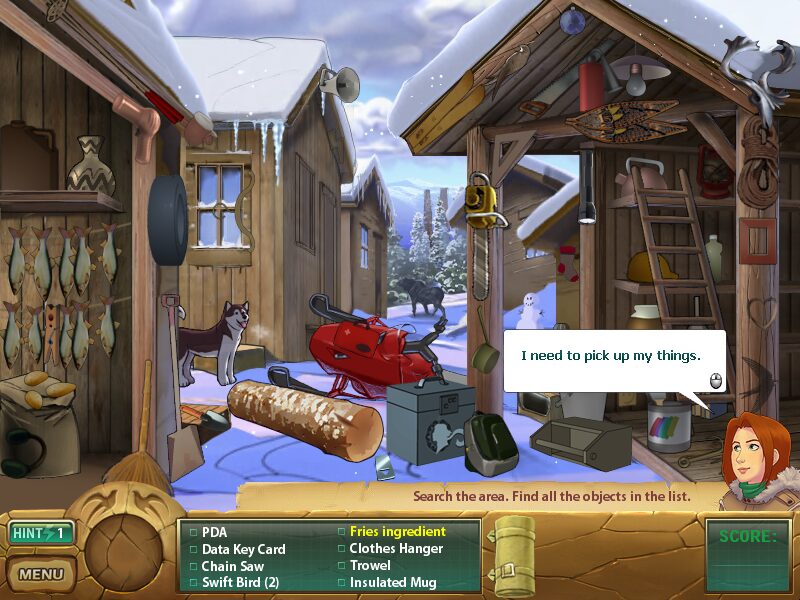Image resolution: width=800 pixels, height=600 pixels.
Task: Select Trowel in the list
Action: pos(370,565)
